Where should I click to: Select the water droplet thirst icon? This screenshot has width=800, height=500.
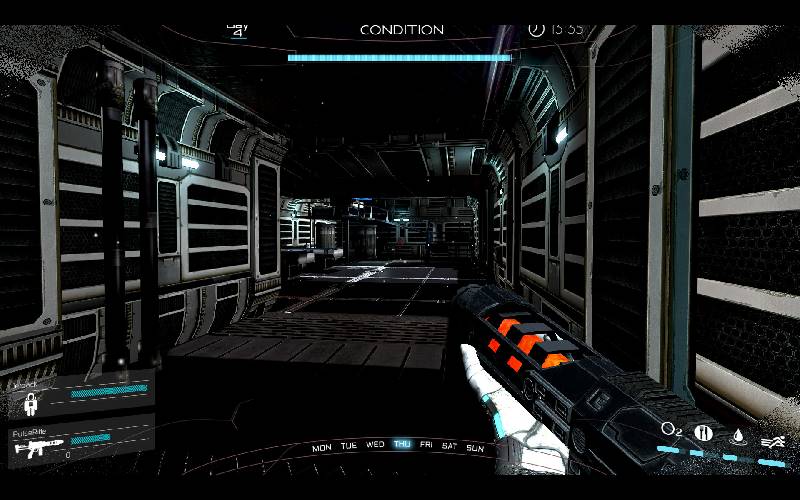pos(739,435)
